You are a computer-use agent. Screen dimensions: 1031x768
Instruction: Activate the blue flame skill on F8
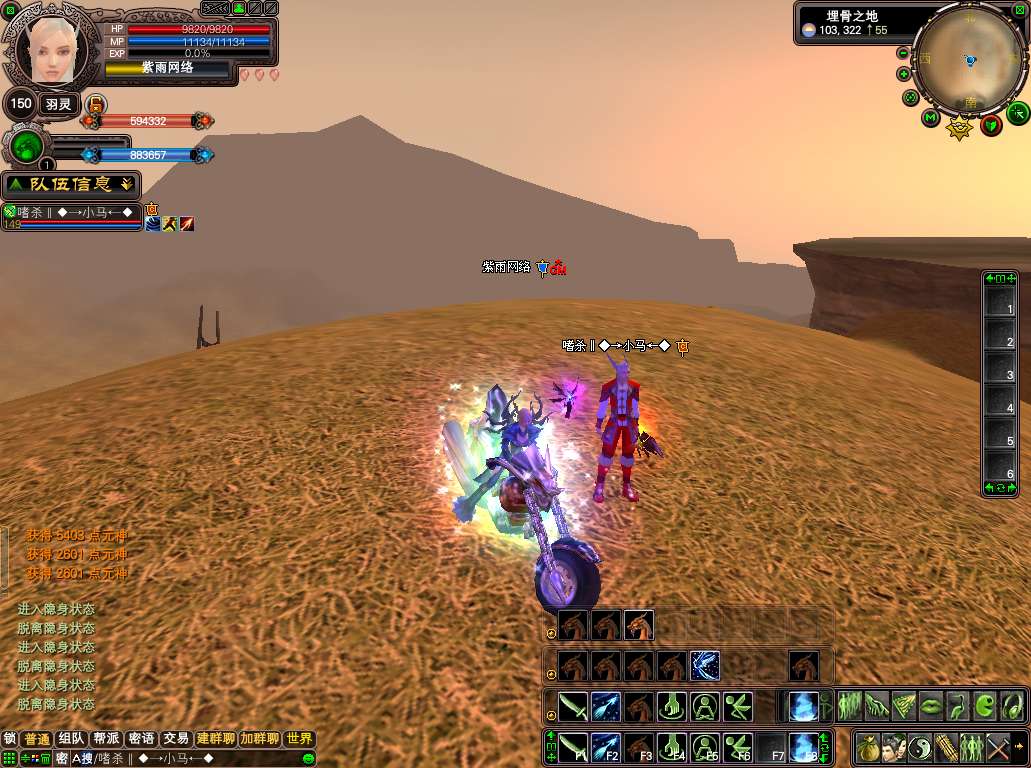pyautogui.click(x=801, y=746)
